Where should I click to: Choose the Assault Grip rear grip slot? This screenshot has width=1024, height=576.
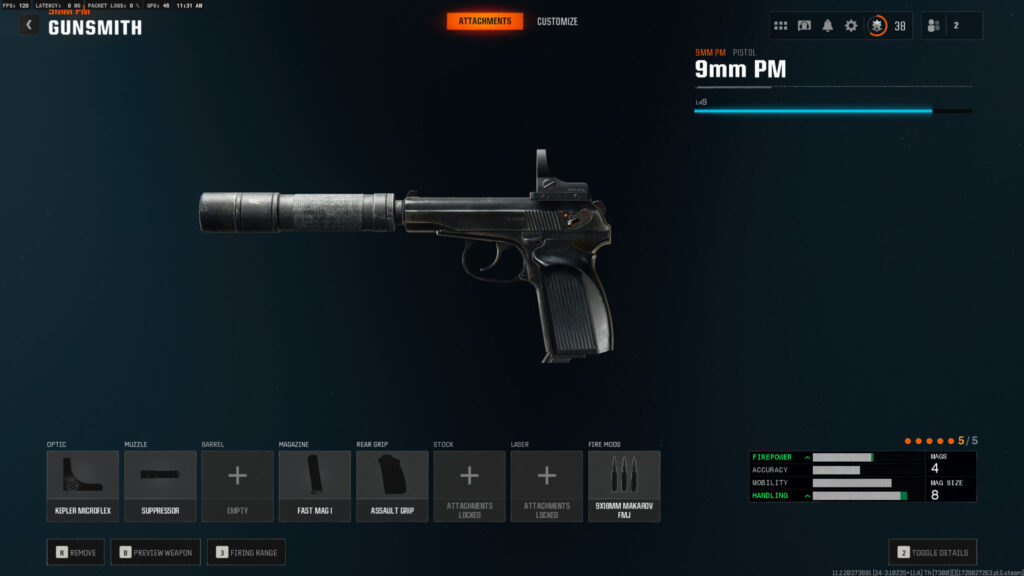392,485
